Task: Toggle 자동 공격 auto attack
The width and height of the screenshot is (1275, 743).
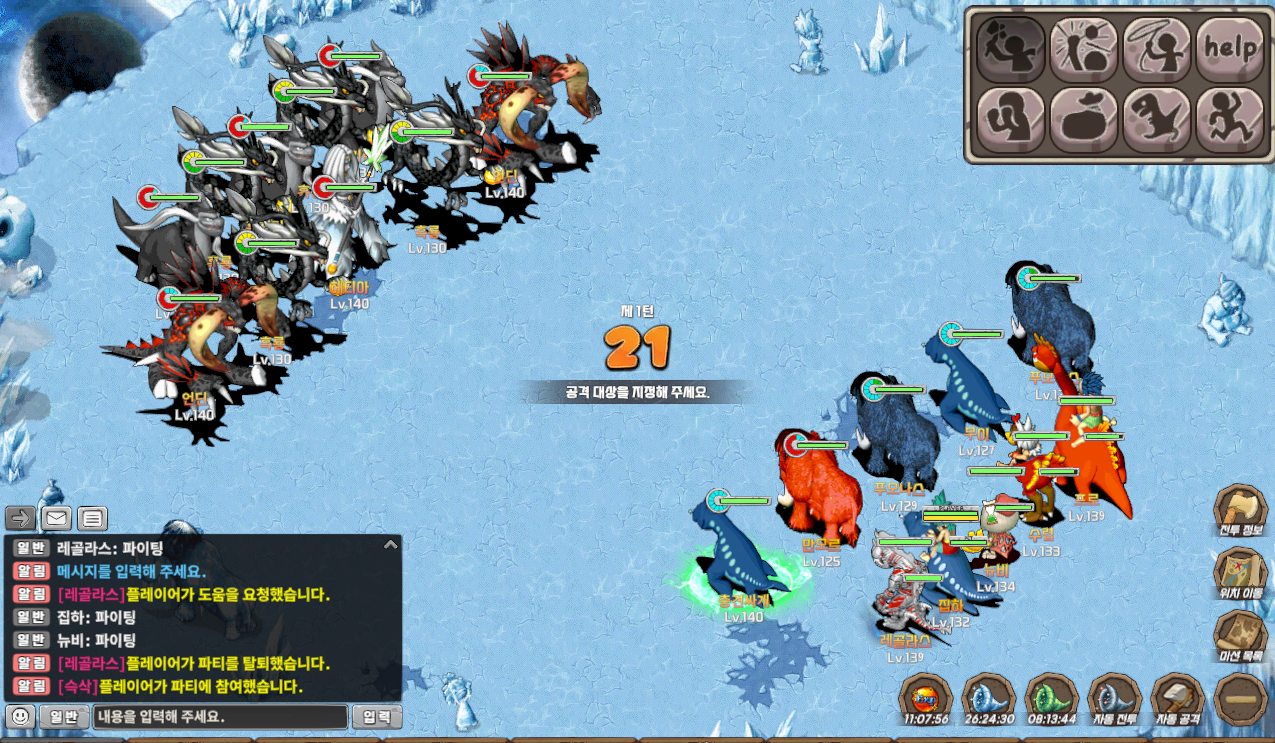Action: 1177,699
